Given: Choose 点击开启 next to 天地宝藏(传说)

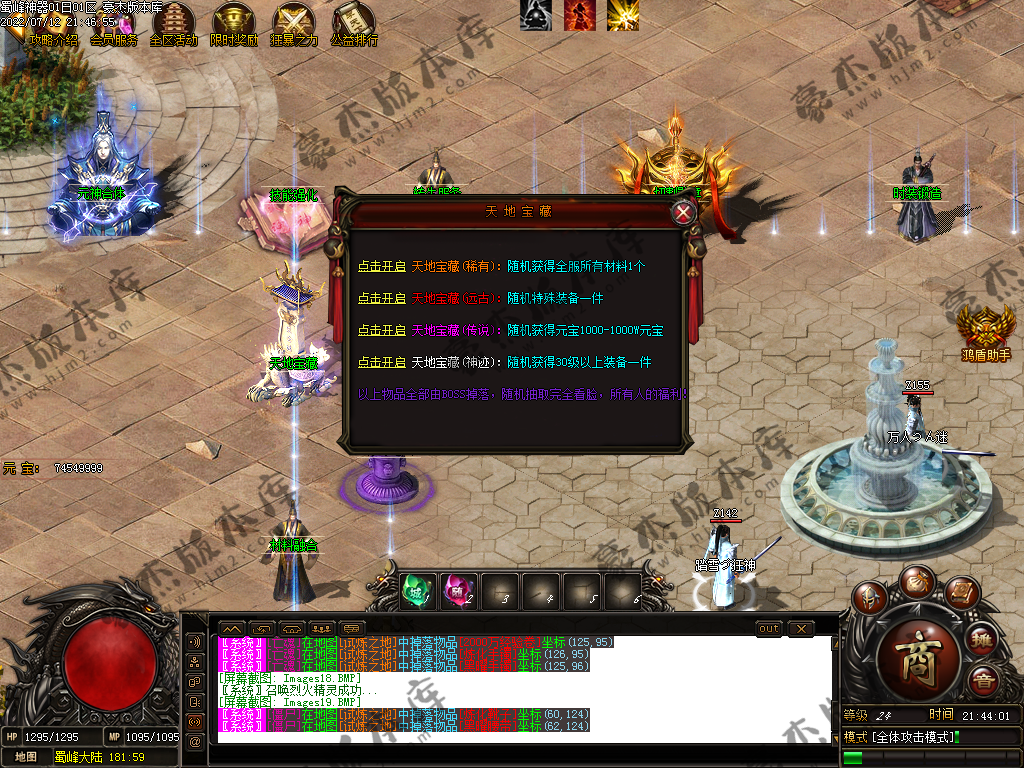Looking at the screenshot, I should 381,331.
